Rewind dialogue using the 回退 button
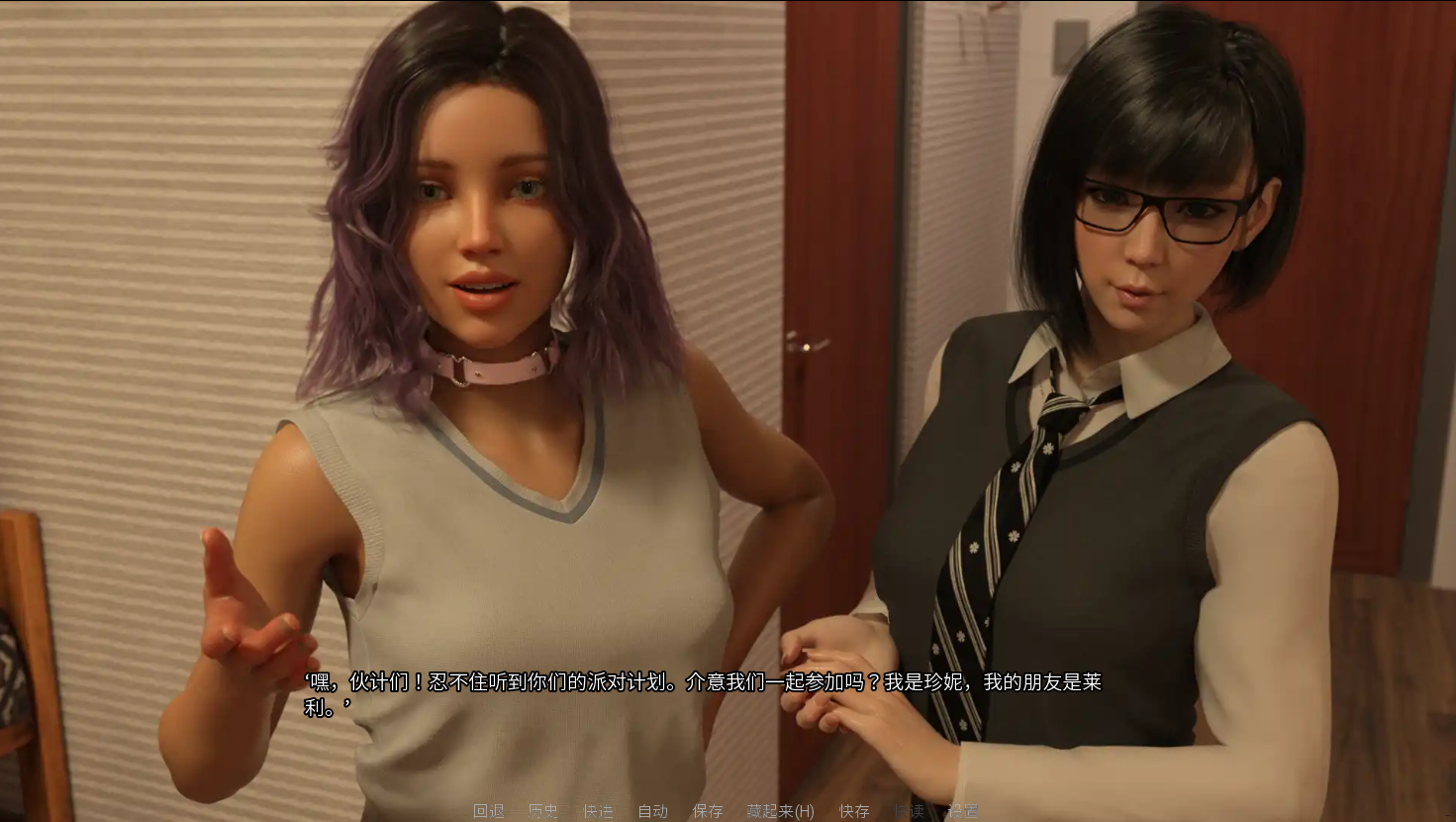The height and width of the screenshot is (822, 1456). coord(486,810)
